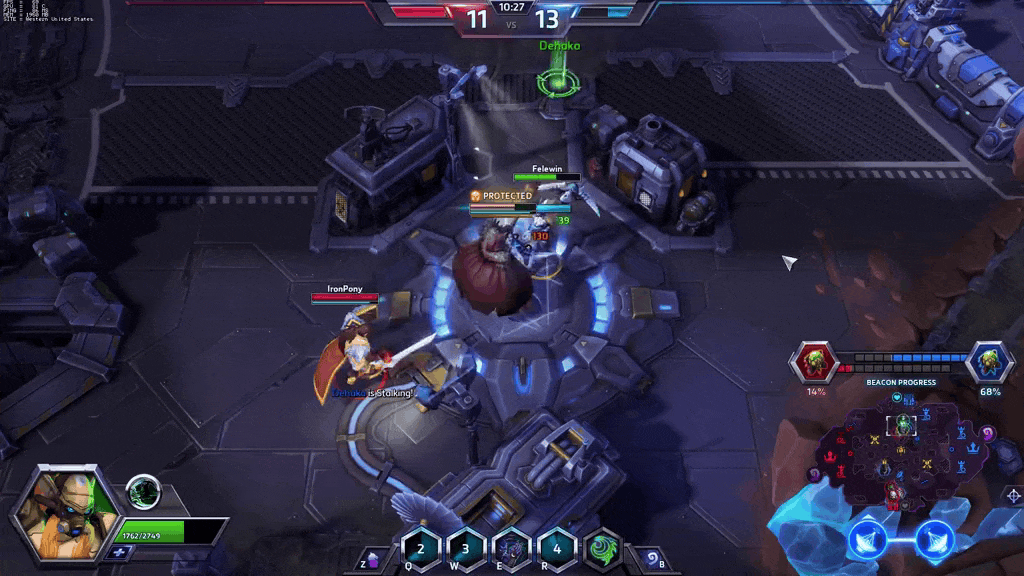Click the red team beacon emblem

point(816,361)
